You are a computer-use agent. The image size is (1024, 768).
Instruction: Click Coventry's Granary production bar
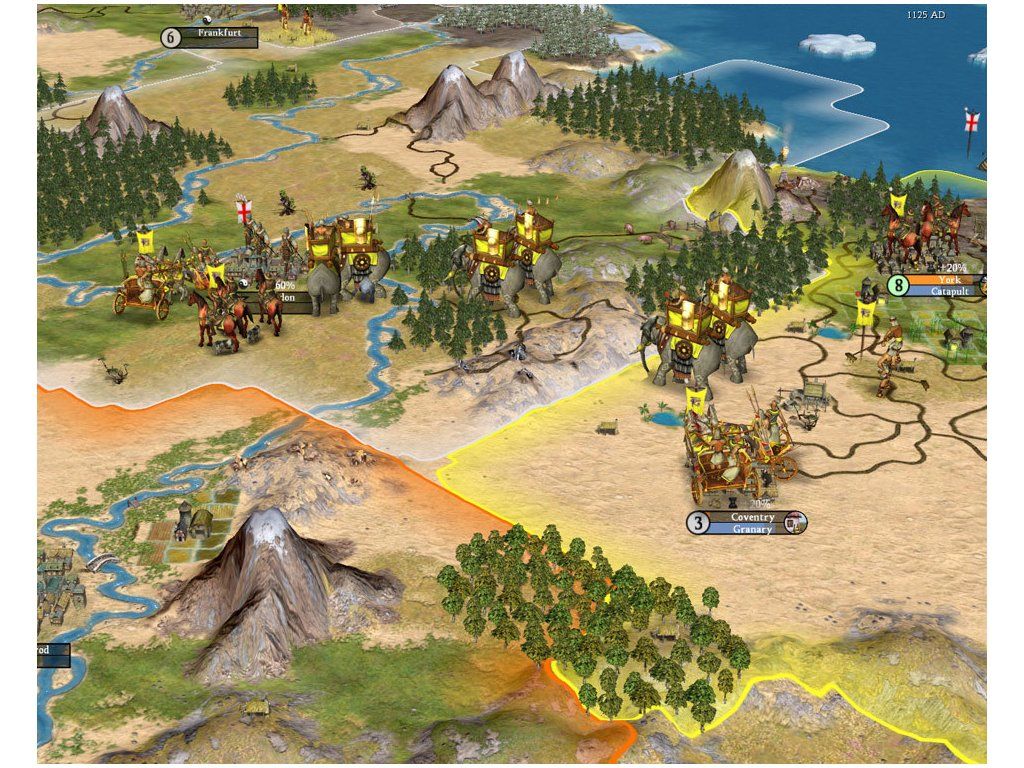click(x=751, y=529)
